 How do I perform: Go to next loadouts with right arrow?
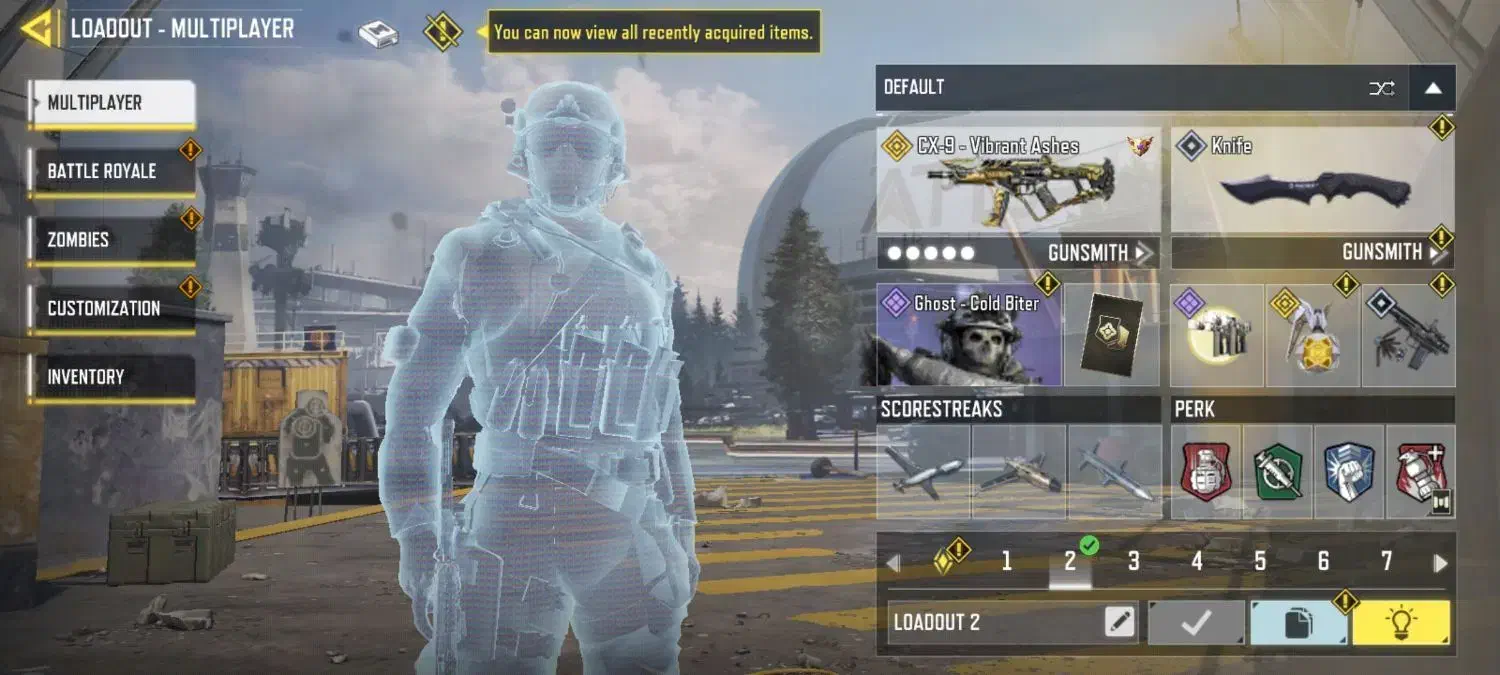pyautogui.click(x=1440, y=563)
